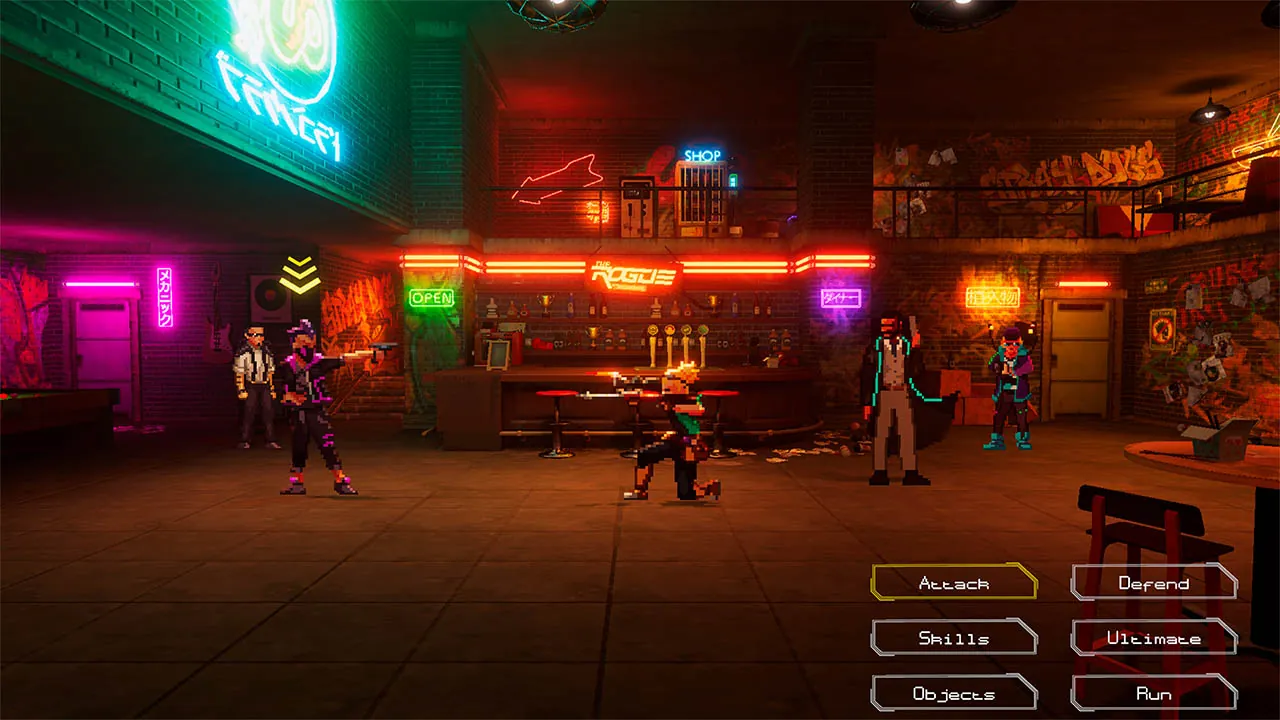
Task: Choose Objects in the battle menu
Action: [953, 692]
